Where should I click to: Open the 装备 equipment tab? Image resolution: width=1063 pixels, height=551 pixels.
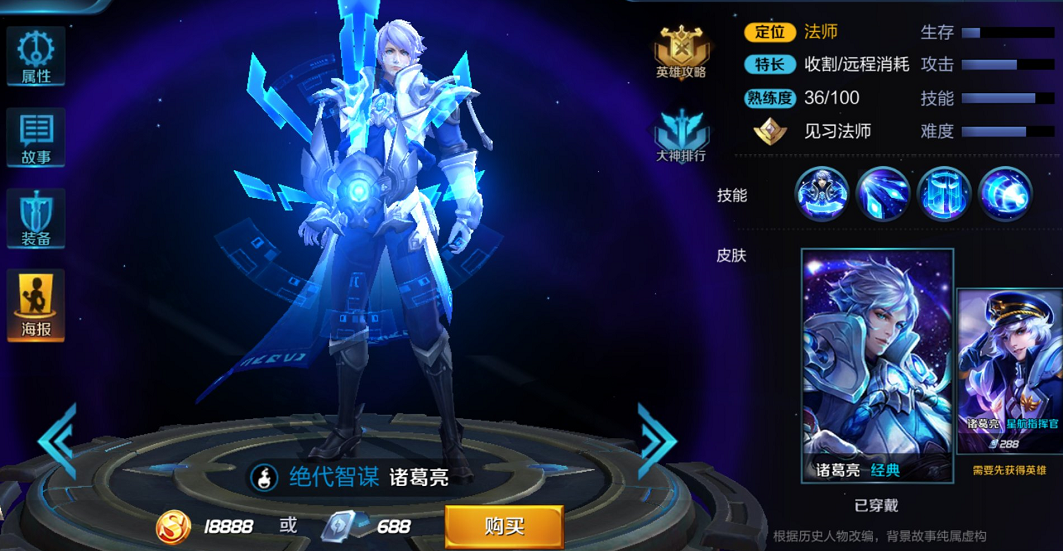click(x=36, y=219)
